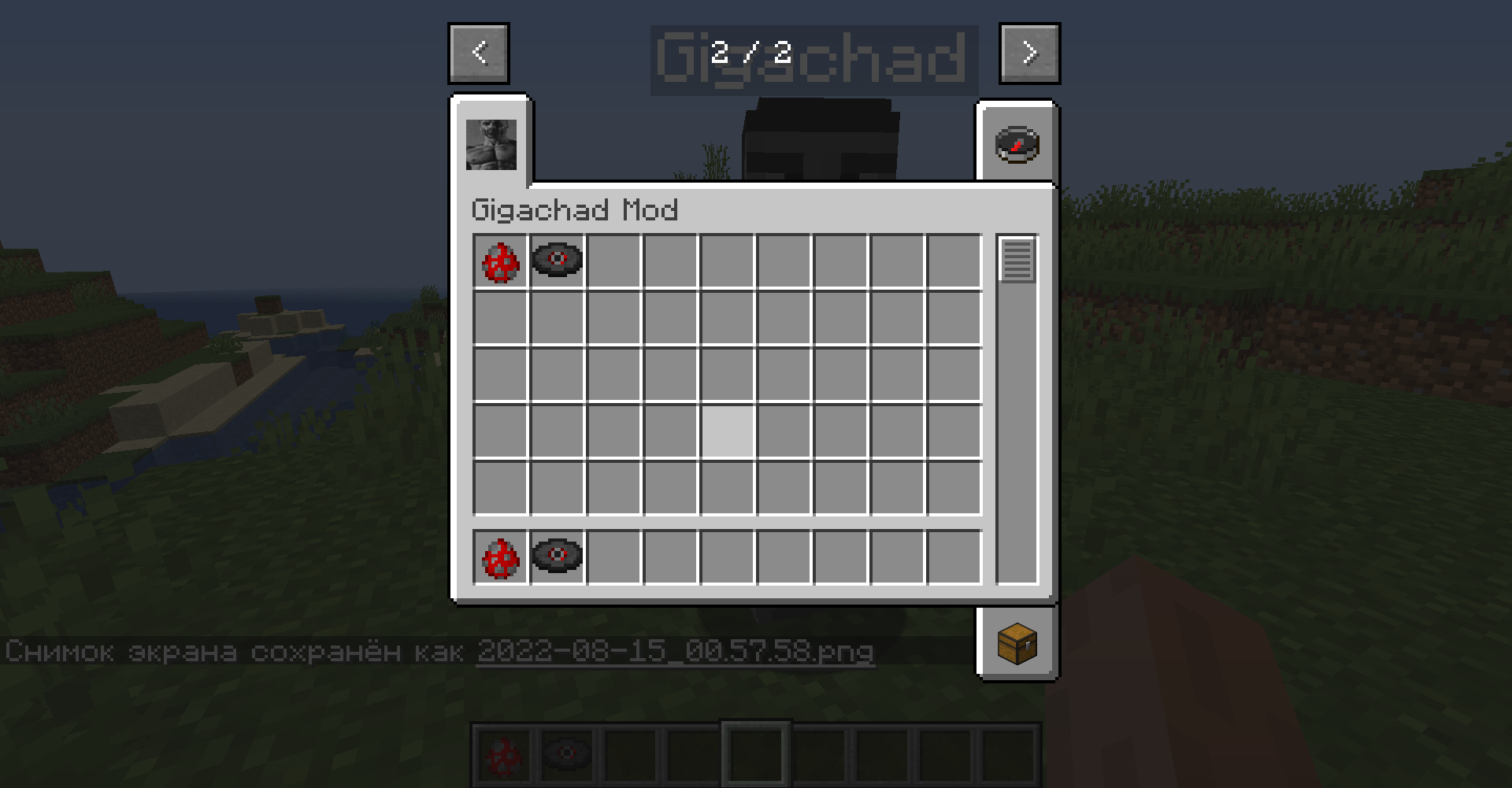This screenshot has width=1512, height=788.
Task: Click the Gigachad Mod title label
Action: coord(574,210)
